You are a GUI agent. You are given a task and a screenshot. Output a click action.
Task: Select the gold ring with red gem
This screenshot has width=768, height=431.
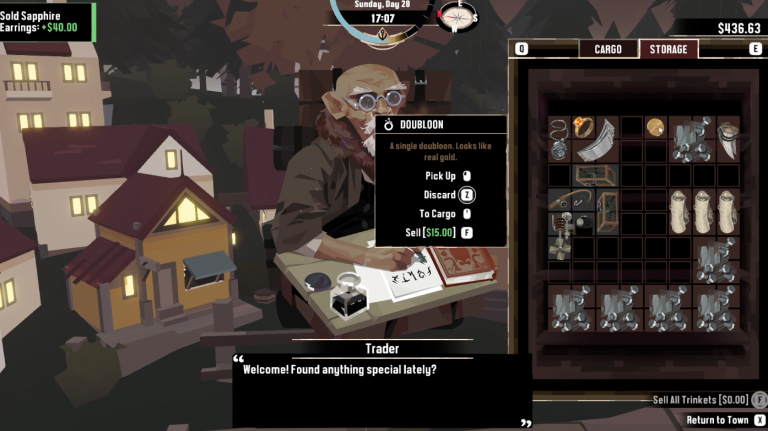583,127
